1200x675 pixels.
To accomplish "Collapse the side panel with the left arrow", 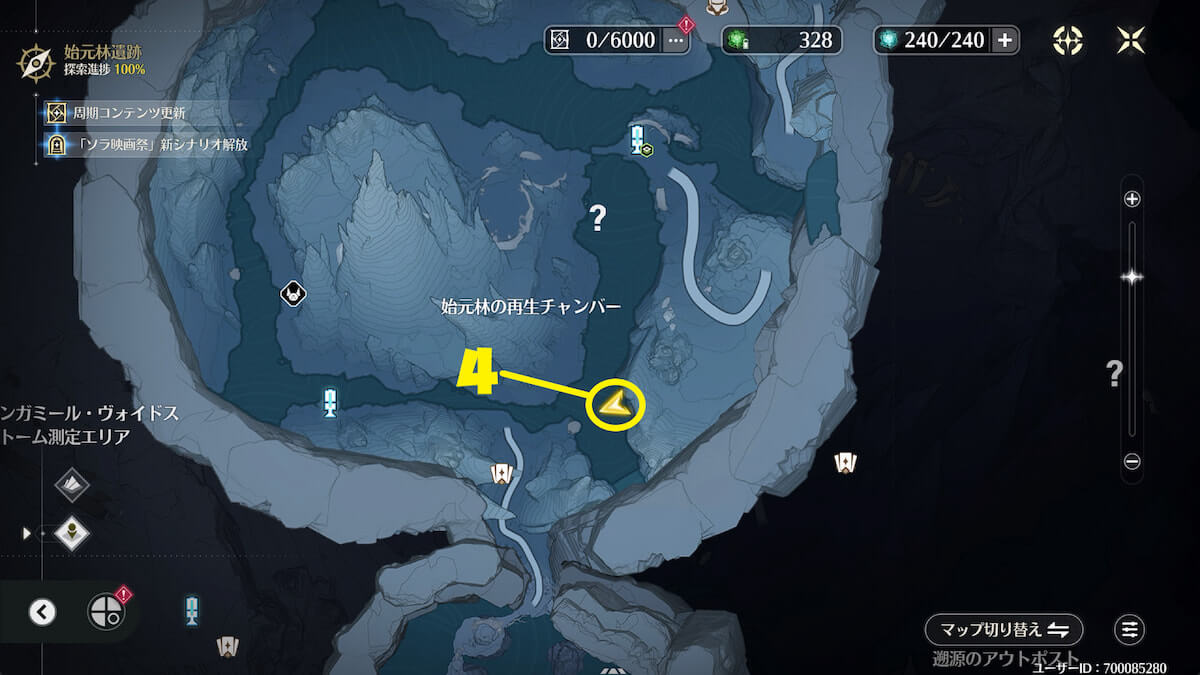I will (42, 612).
